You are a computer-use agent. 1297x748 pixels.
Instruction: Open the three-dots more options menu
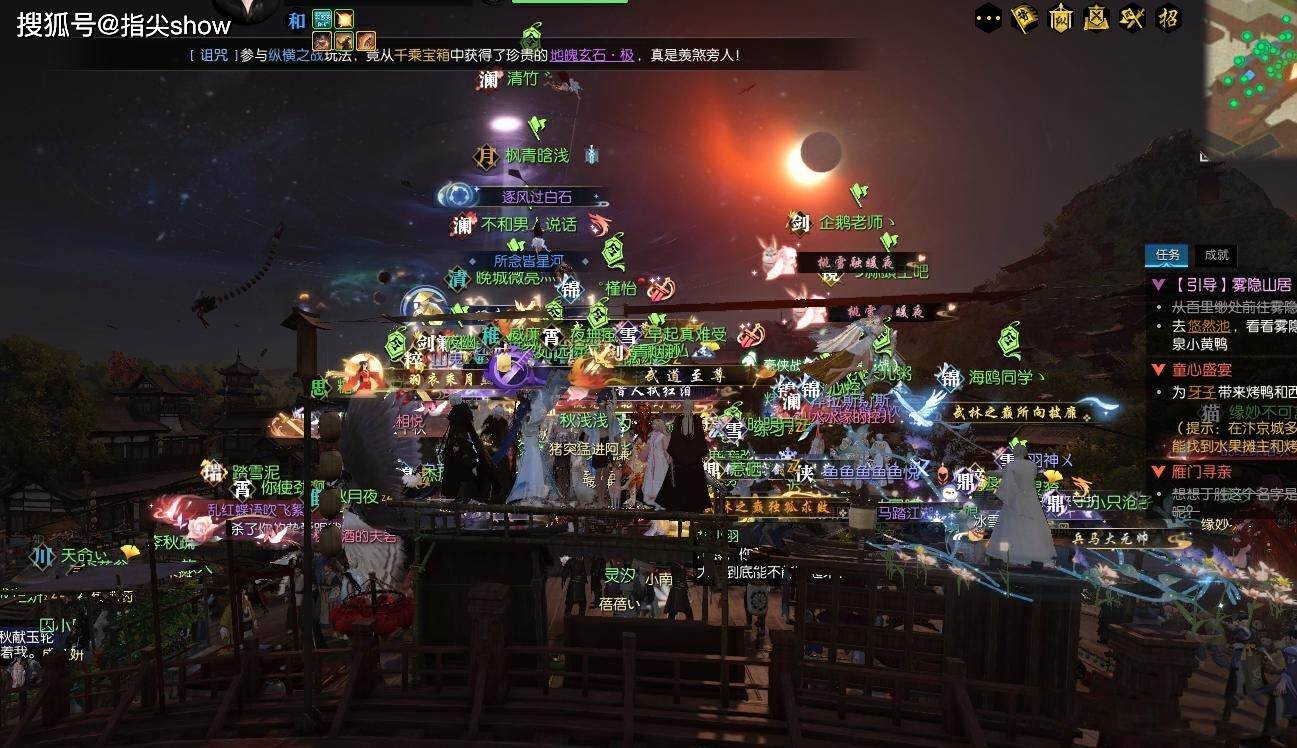pos(988,18)
